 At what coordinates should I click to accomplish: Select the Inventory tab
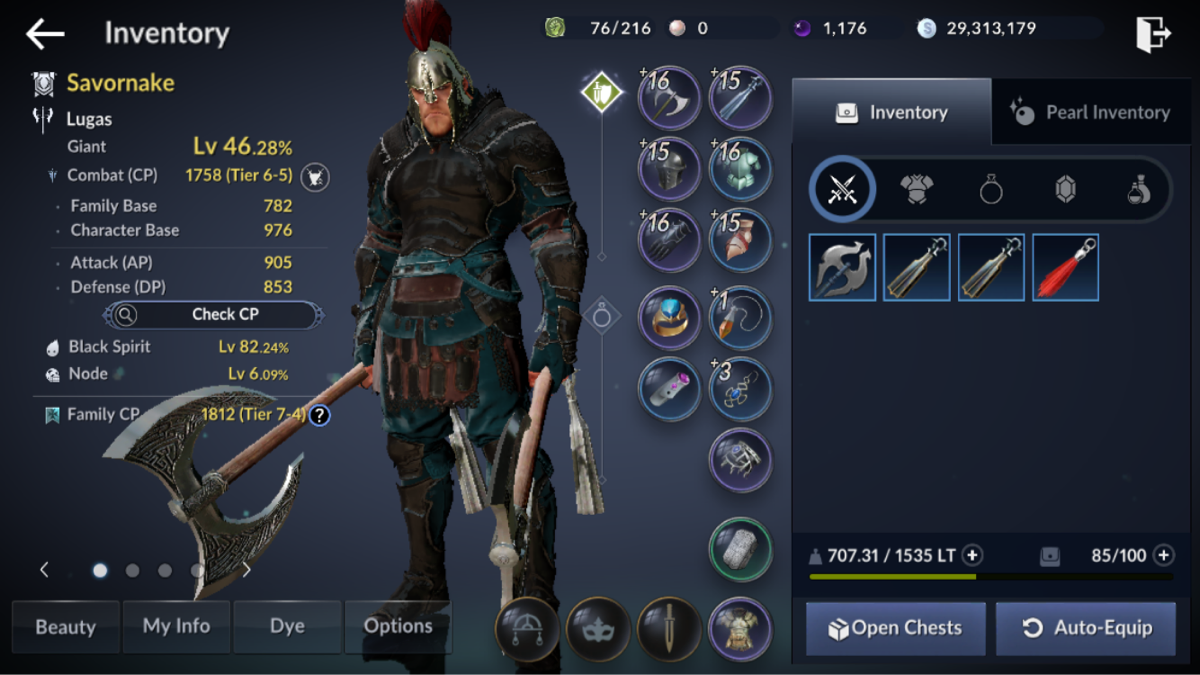click(891, 113)
